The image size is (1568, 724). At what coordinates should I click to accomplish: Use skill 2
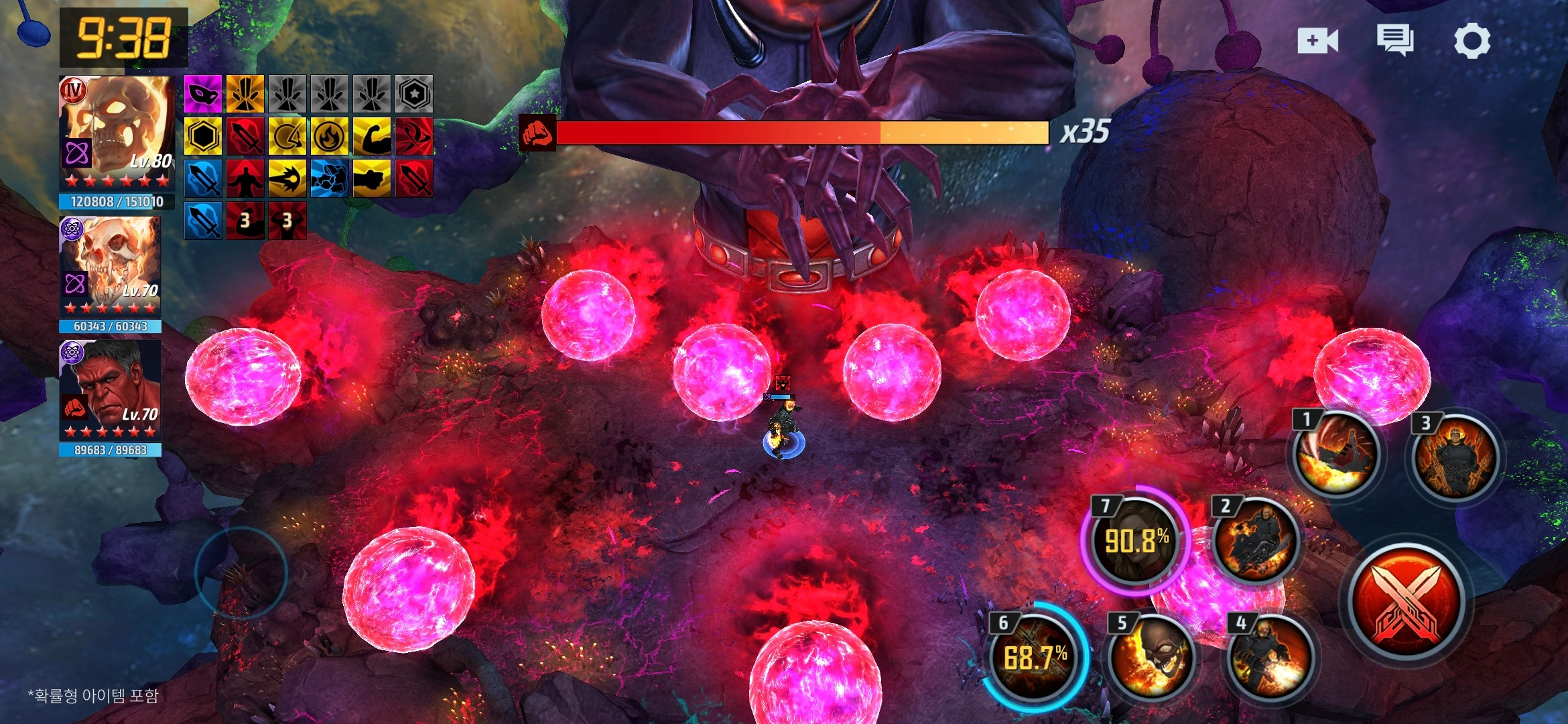1254,540
